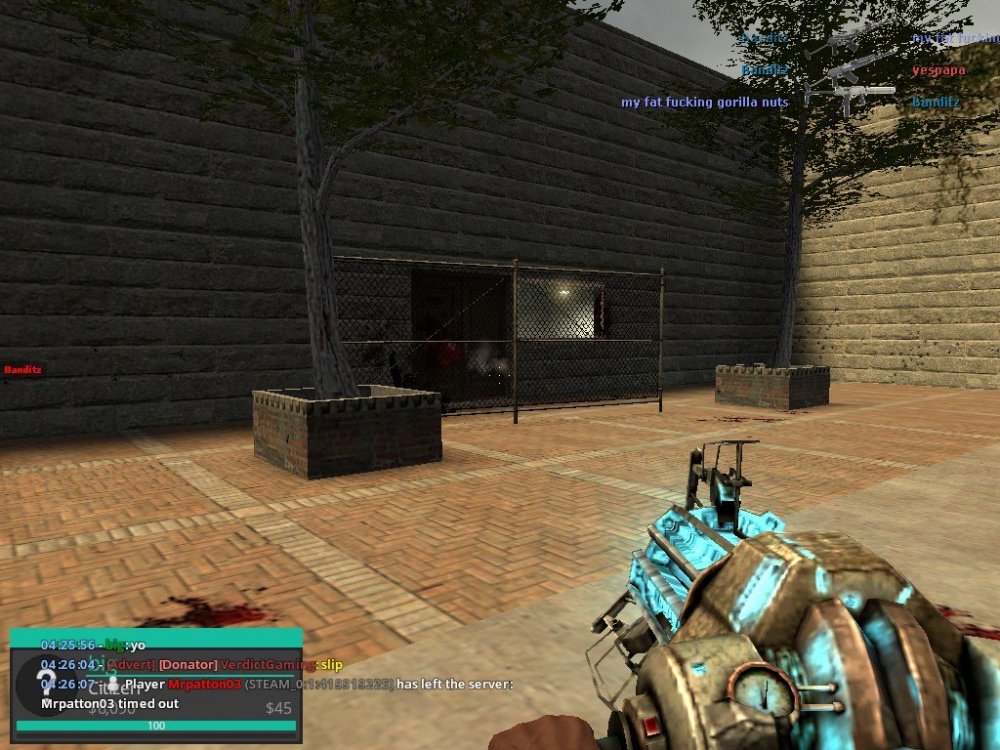The width and height of the screenshot is (1000, 750).
Task: Click the question mark player avatar
Action: click(x=46, y=682)
